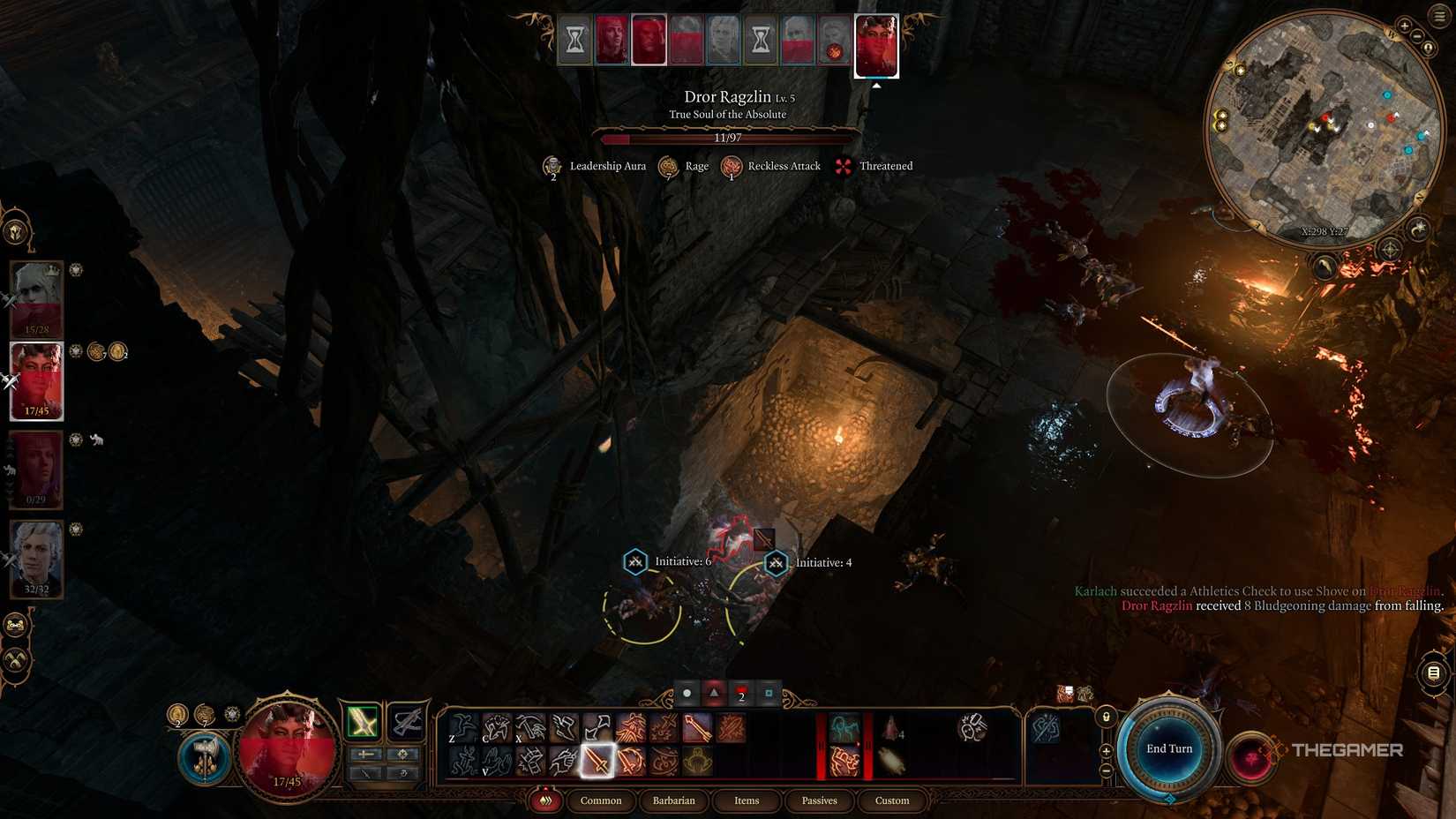Select the highlighted Main Hand Attack icon
This screenshot has height=819, width=1456.
pos(597,763)
